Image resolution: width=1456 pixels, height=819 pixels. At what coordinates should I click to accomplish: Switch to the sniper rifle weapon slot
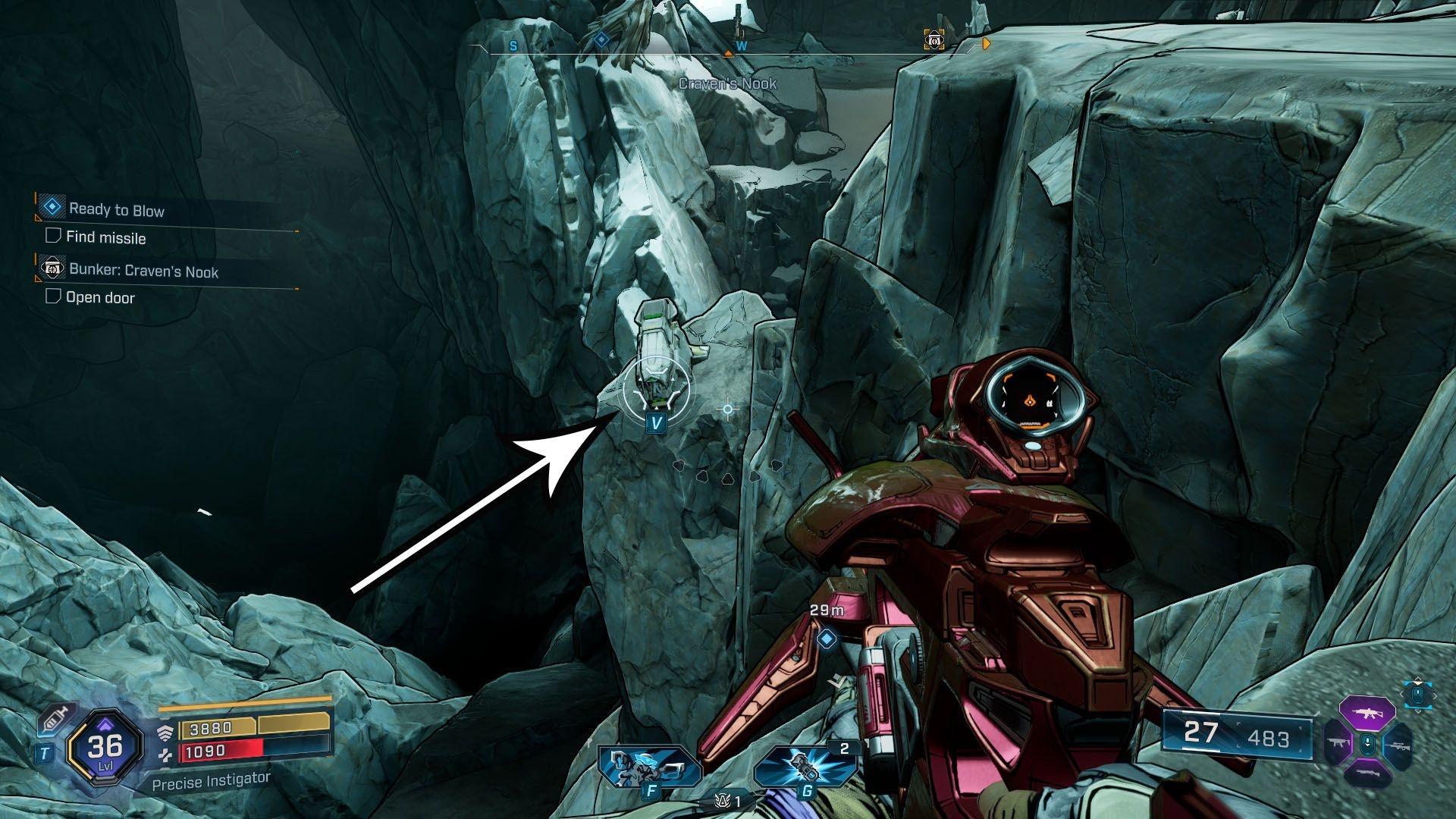click(1397, 745)
